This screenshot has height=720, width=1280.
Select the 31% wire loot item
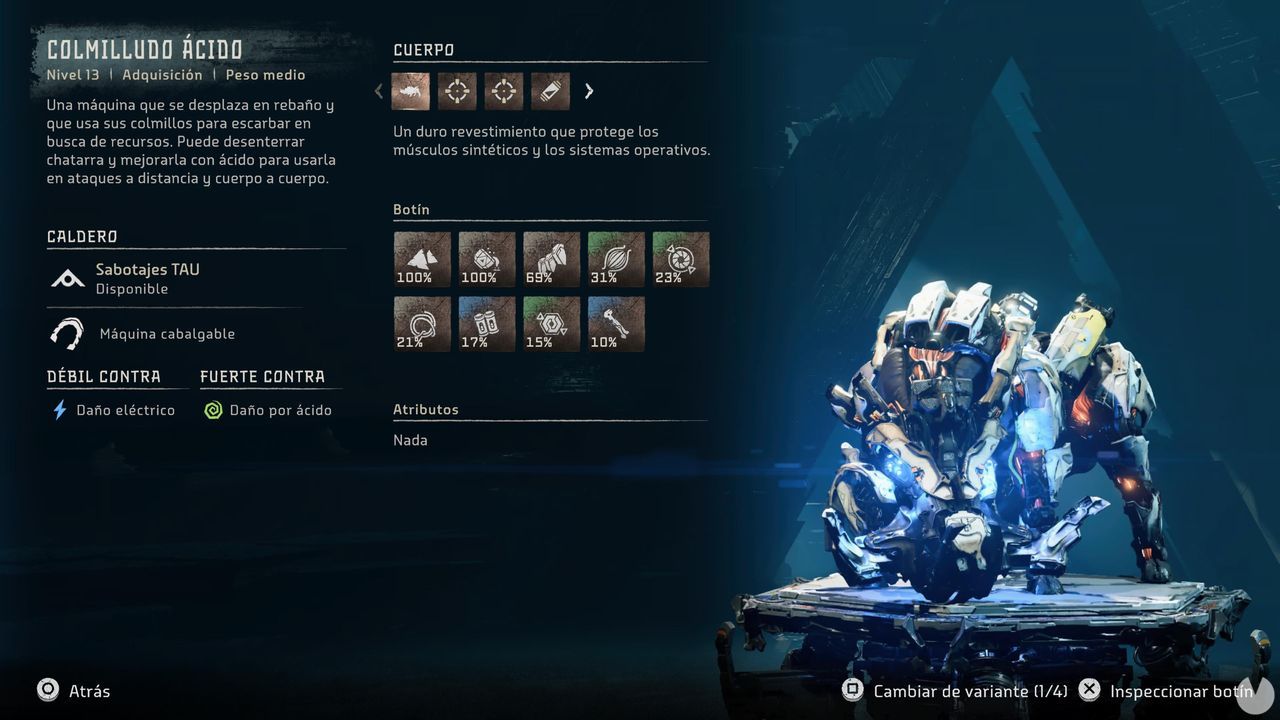(616, 258)
